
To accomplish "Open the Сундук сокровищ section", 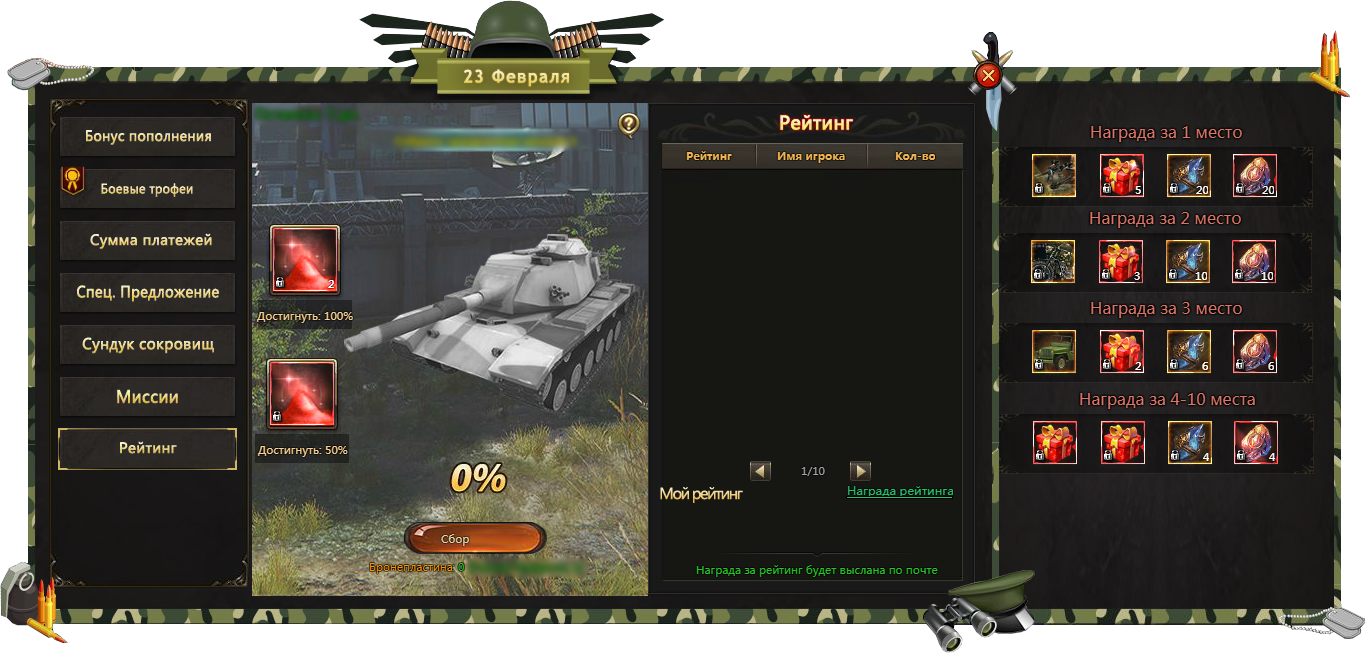I will (147, 344).
